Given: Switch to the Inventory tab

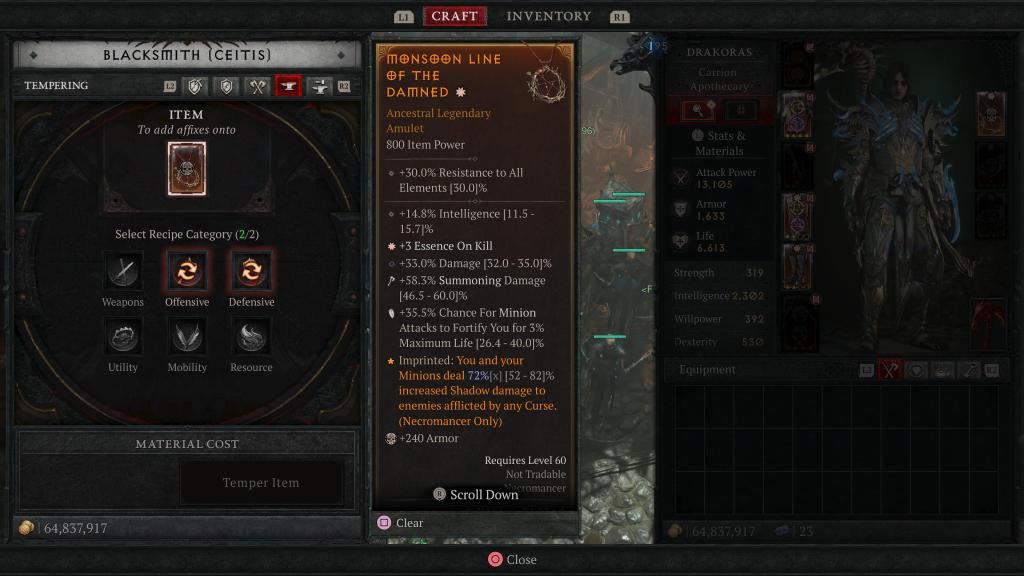Looking at the screenshot, I should [548, 16].
